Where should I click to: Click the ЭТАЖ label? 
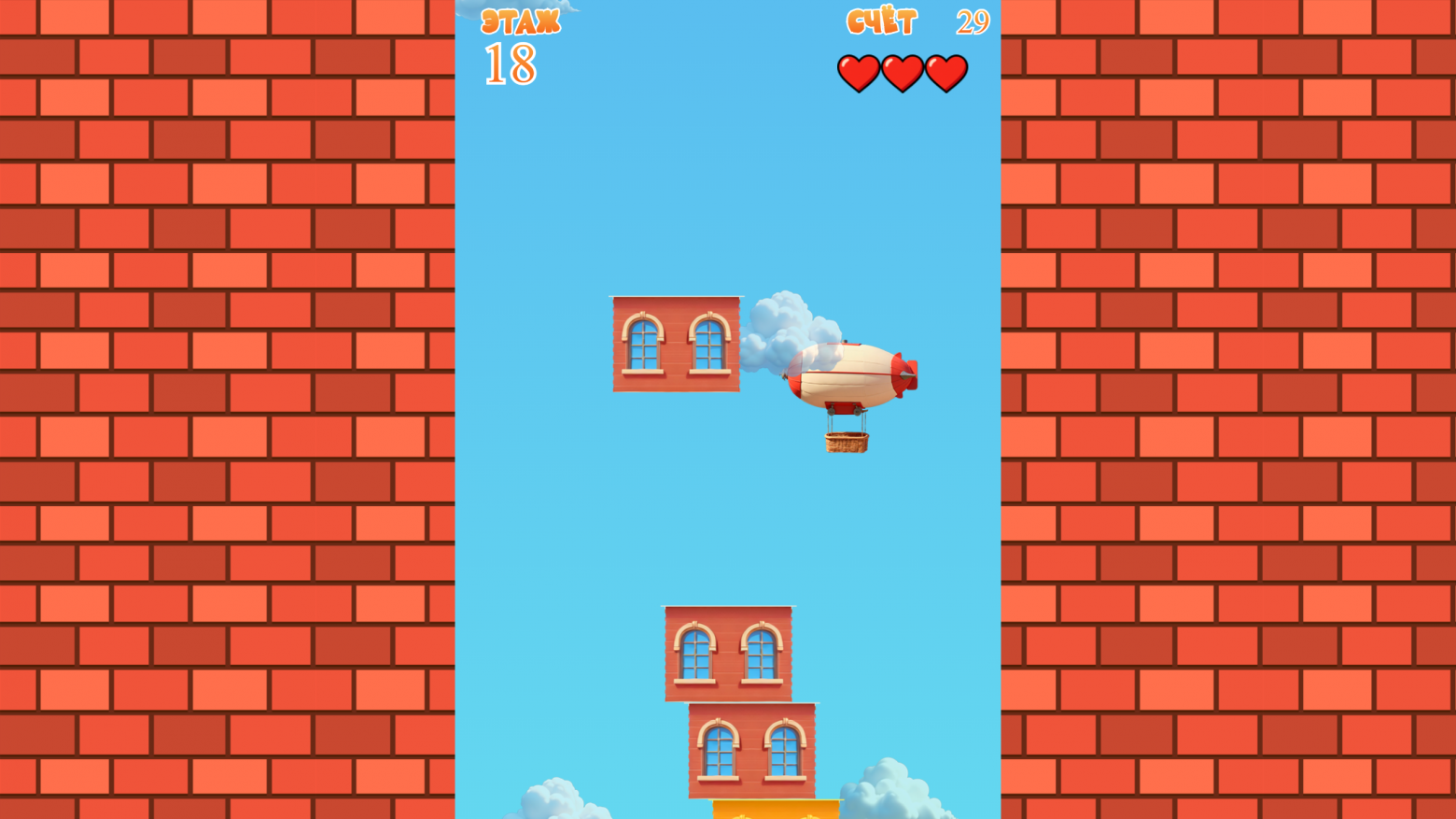519,21
